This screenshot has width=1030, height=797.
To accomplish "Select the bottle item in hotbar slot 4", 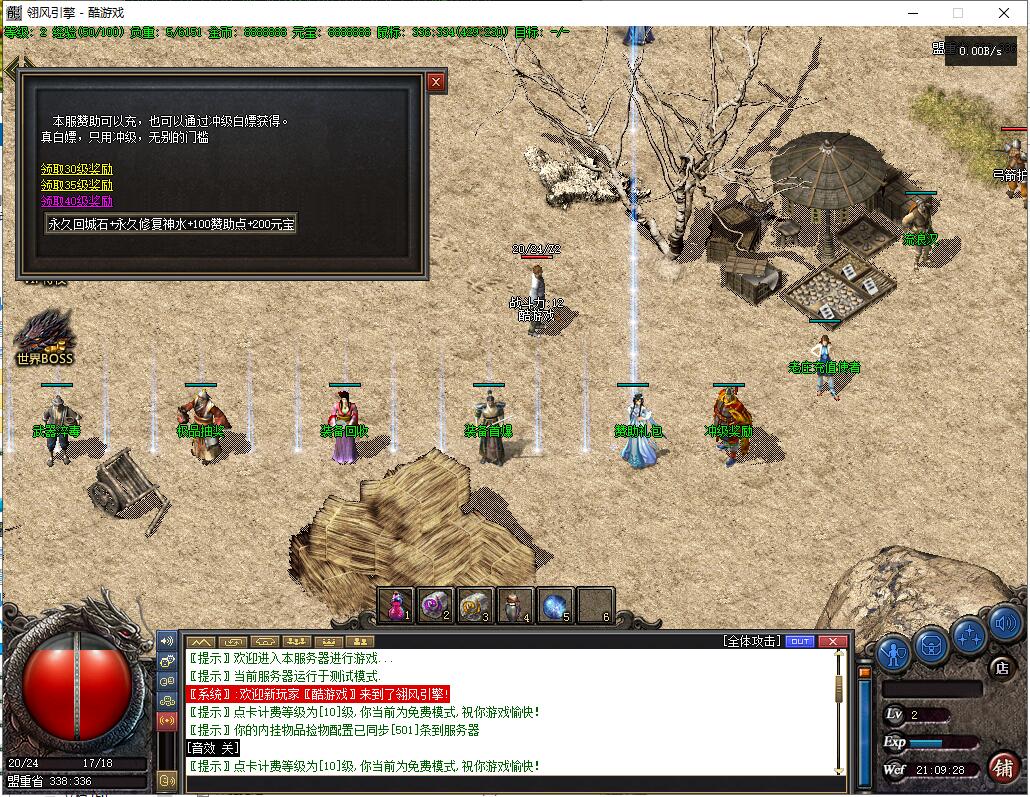I will 515,606.
